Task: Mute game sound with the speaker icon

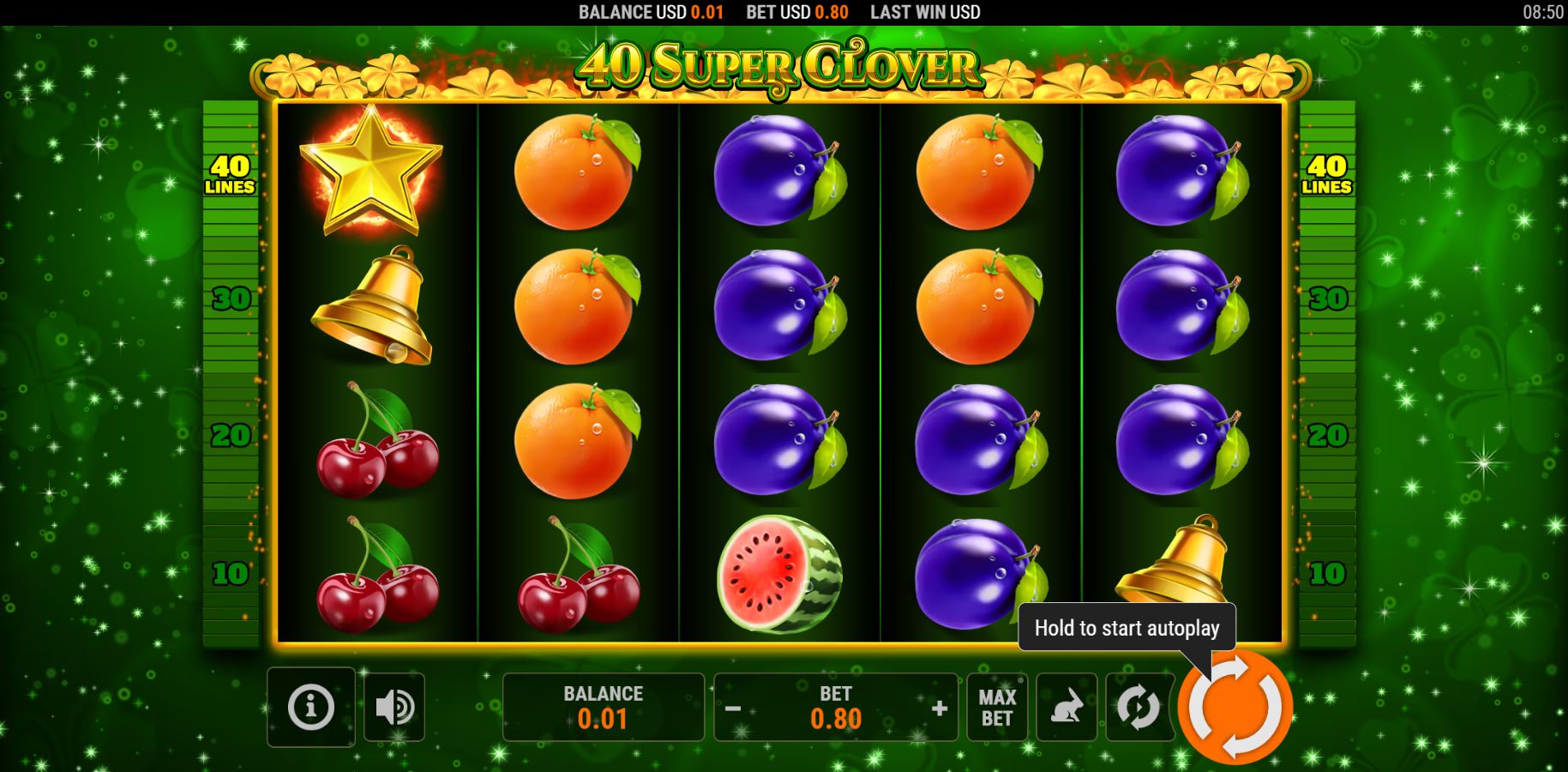Action: (394, 707)
